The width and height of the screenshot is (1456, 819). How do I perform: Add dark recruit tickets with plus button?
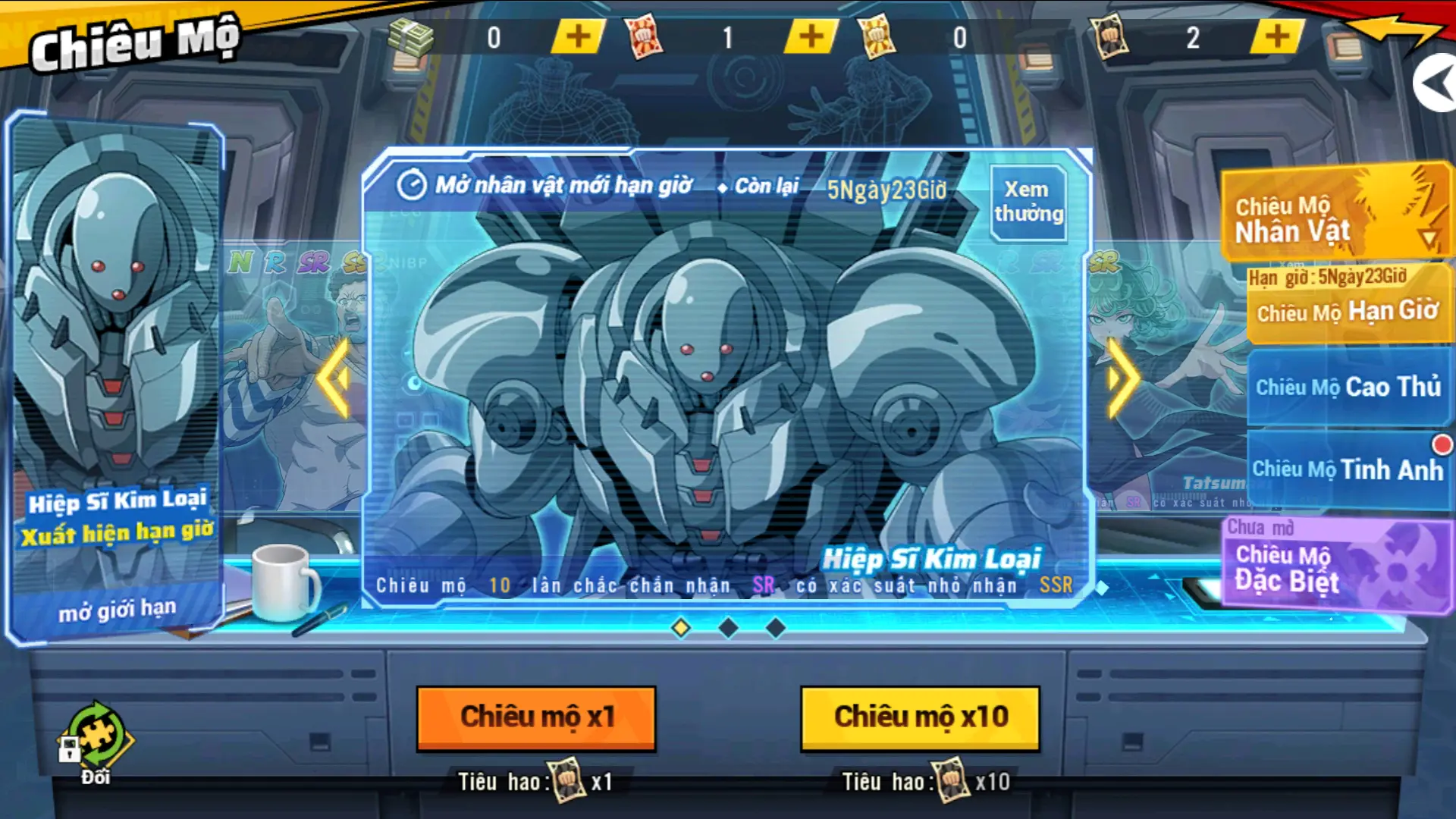pos(1277,36)
